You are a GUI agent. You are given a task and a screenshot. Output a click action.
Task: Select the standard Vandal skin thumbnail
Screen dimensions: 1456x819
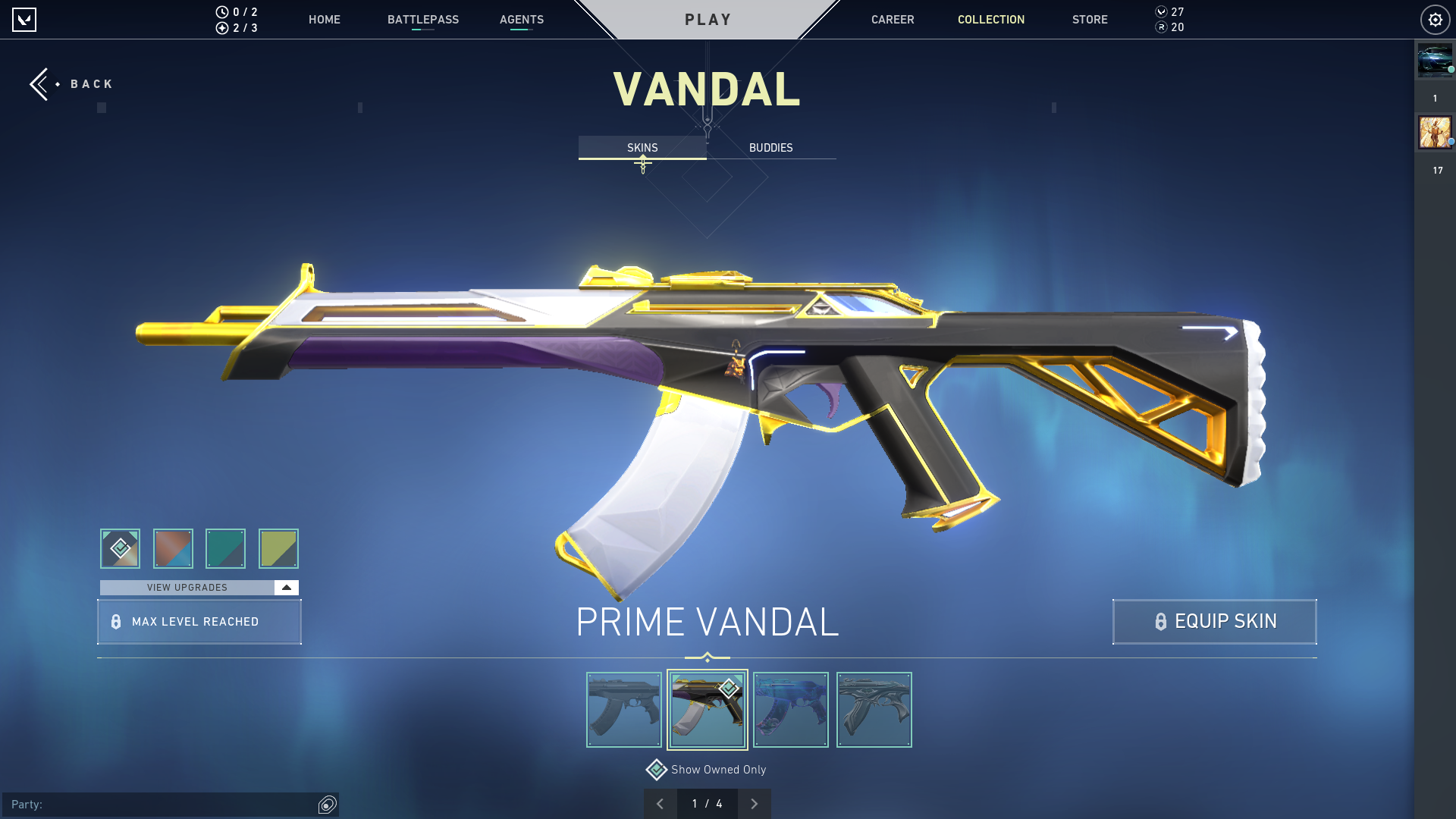pyautogui.click(x=623, y=709)
